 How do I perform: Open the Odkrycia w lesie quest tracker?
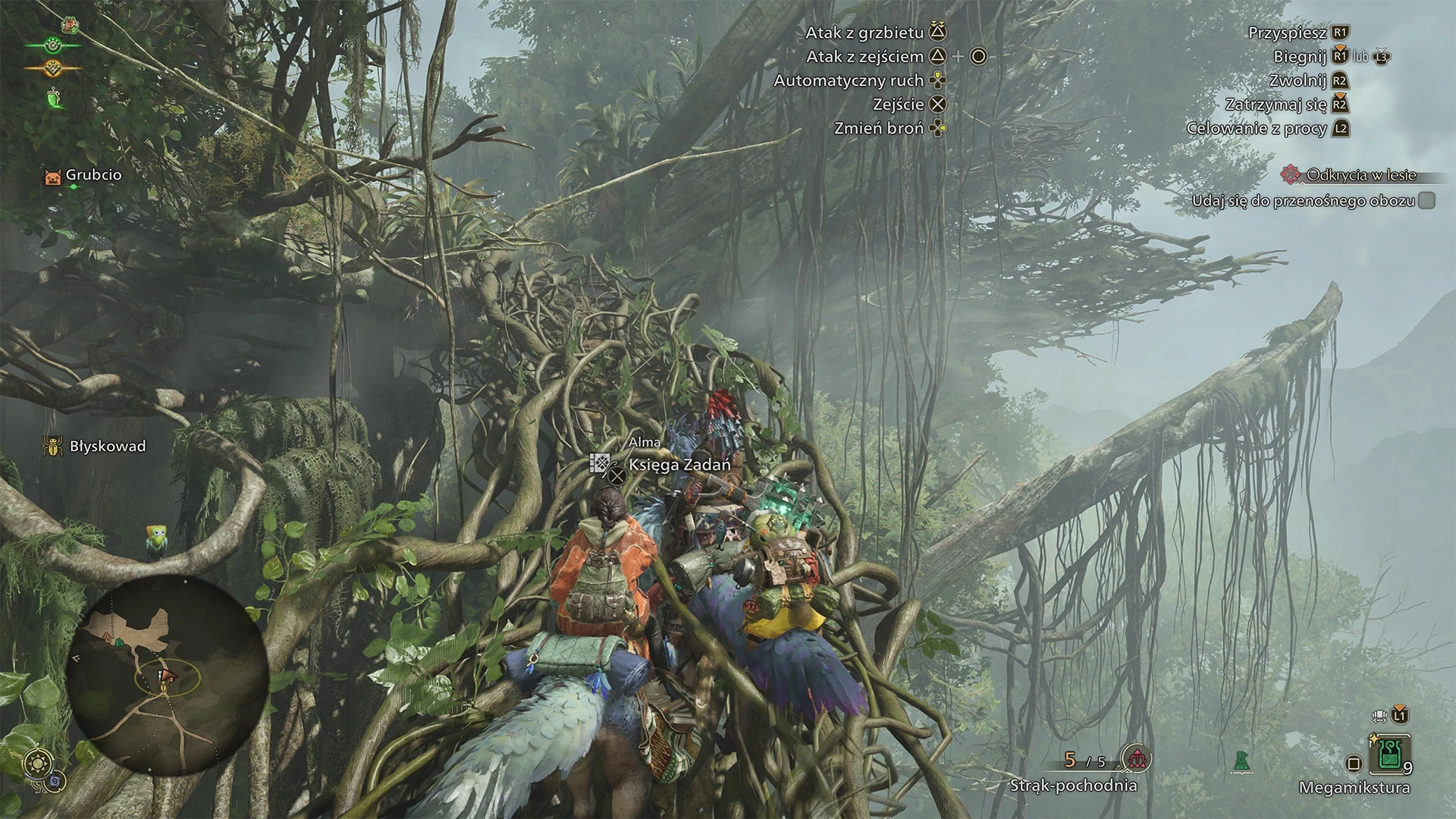tap(1360, 175)
